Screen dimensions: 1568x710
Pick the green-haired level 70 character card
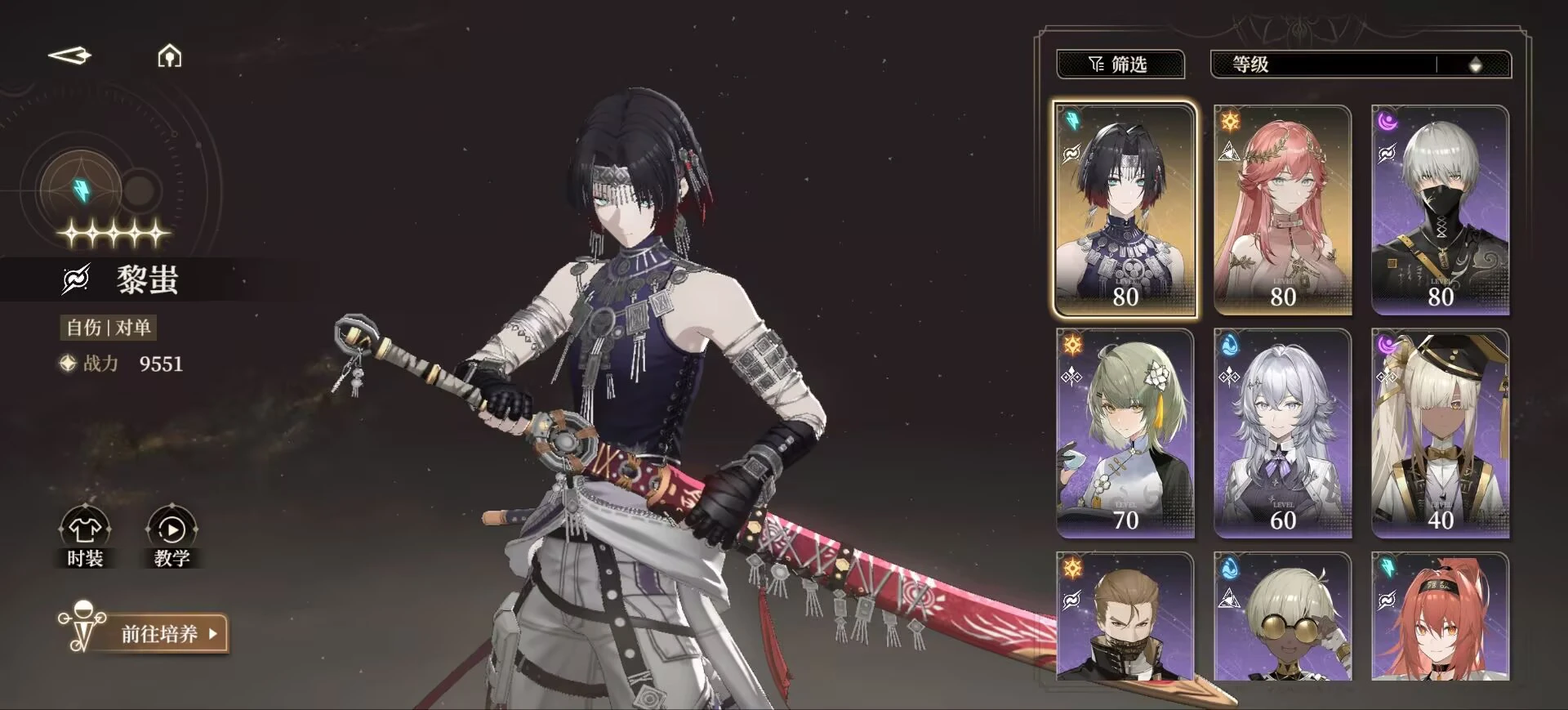pos(1125,433)
